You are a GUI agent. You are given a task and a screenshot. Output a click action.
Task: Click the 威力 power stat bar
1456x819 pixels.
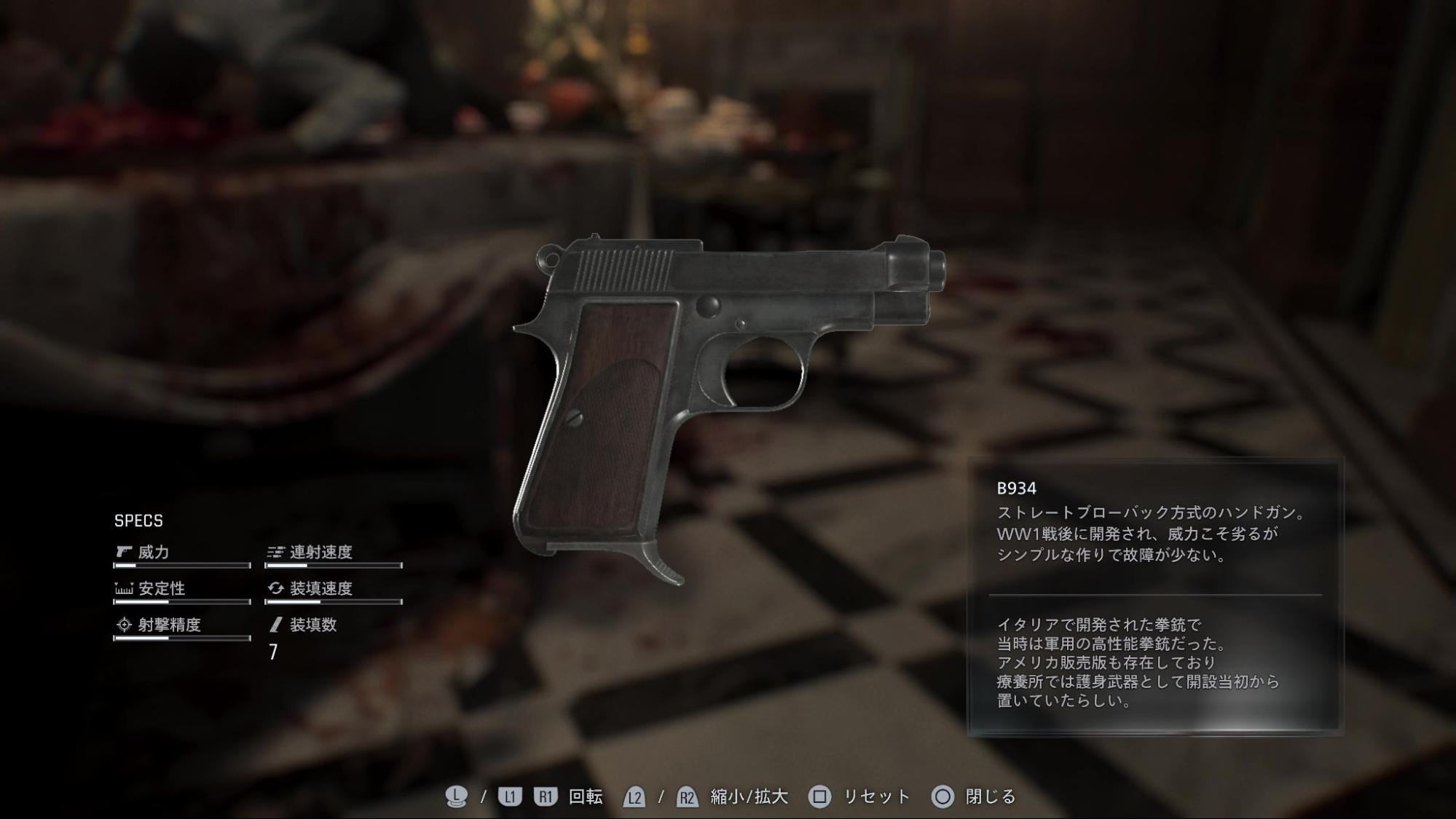[182, 564]
